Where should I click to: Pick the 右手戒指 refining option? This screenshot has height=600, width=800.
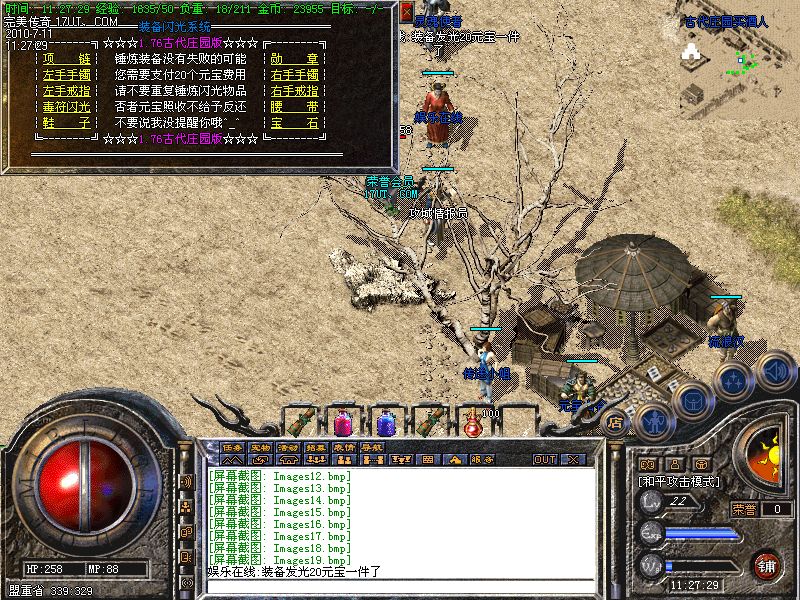click(294, 90)
